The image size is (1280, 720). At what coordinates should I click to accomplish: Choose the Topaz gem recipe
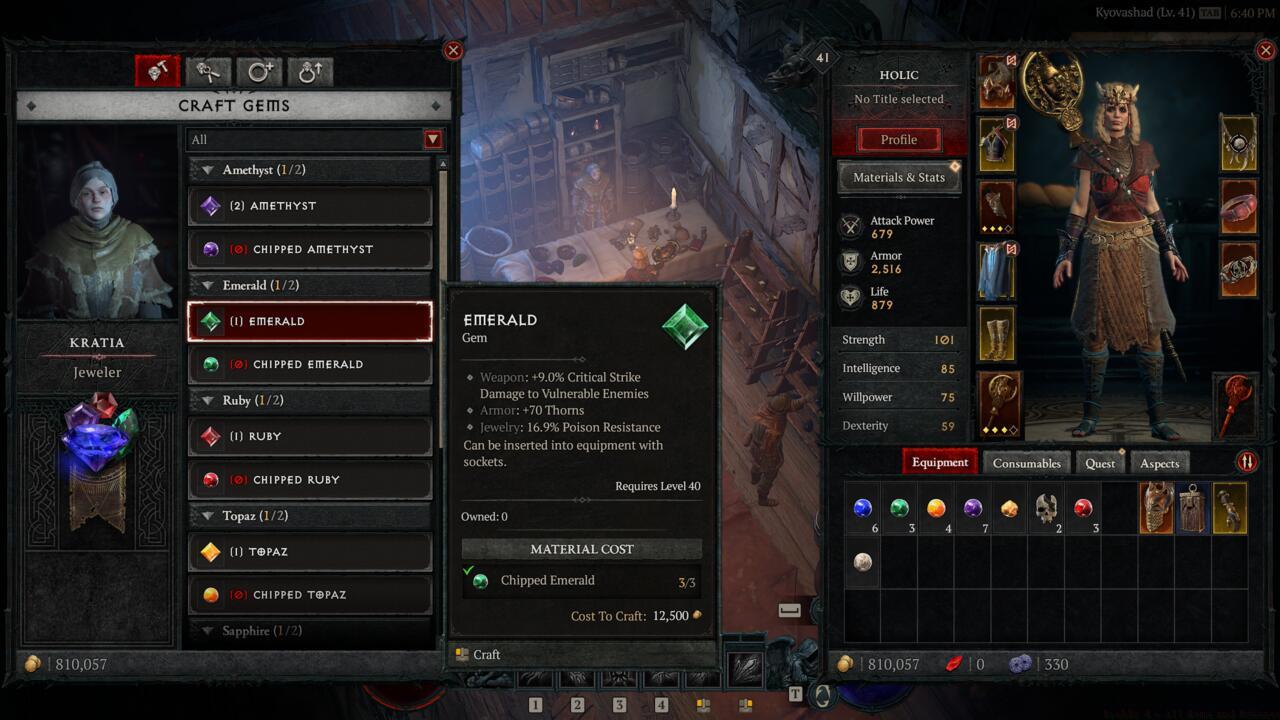tap(310, 551)
